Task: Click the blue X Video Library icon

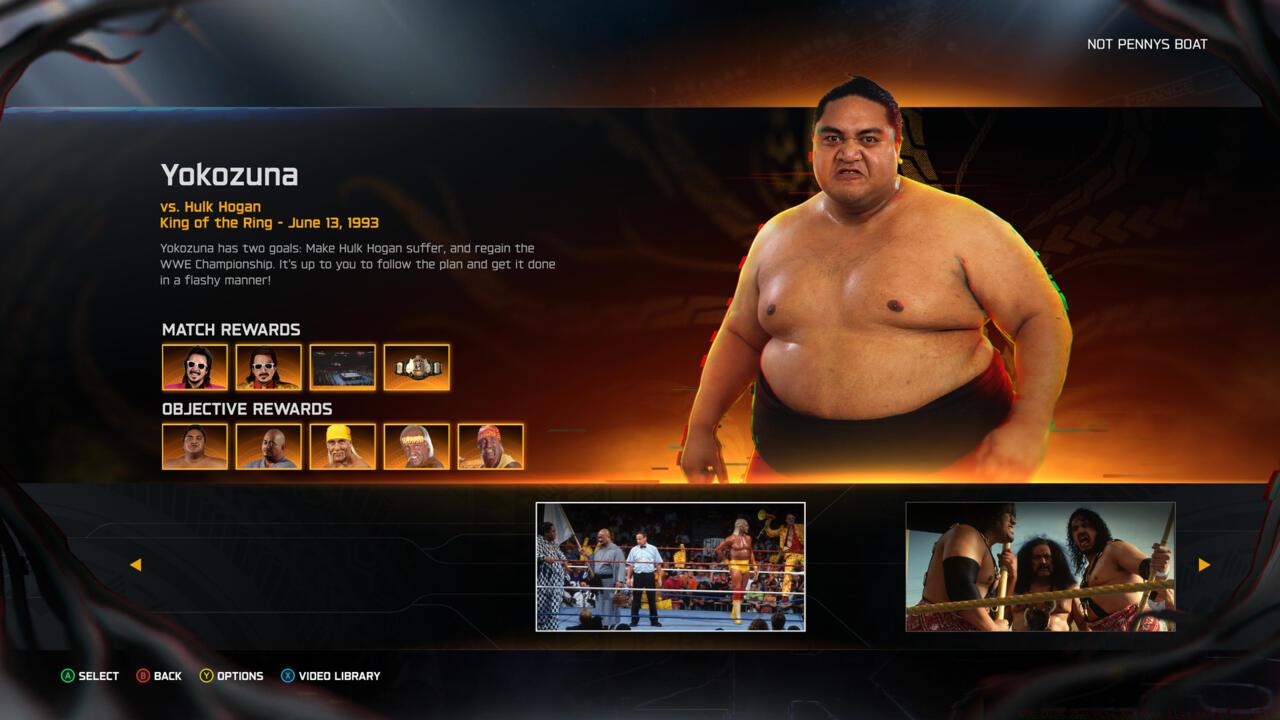Action: pos(288,676)
